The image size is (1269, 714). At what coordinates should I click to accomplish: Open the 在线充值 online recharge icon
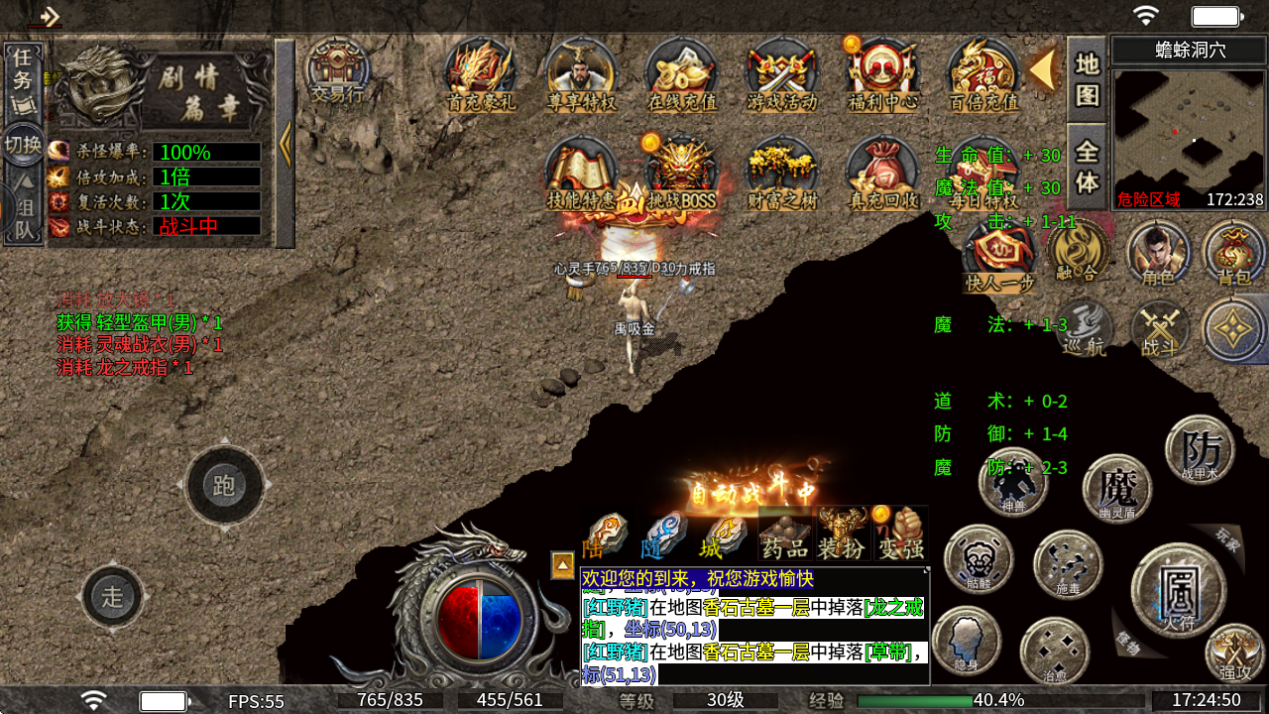click(681, 74)
